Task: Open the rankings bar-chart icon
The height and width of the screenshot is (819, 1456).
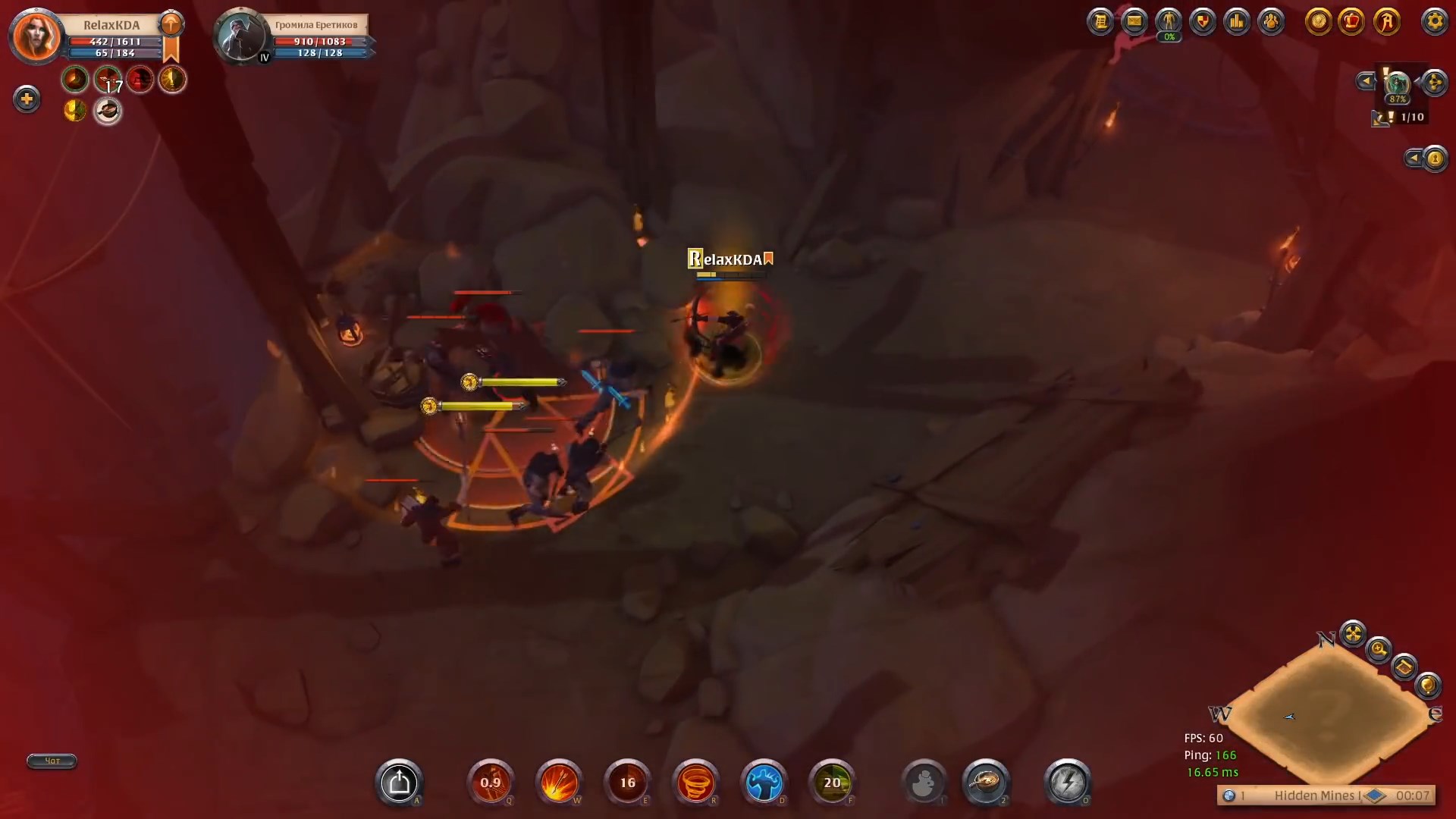Action: coord(1238,21)
